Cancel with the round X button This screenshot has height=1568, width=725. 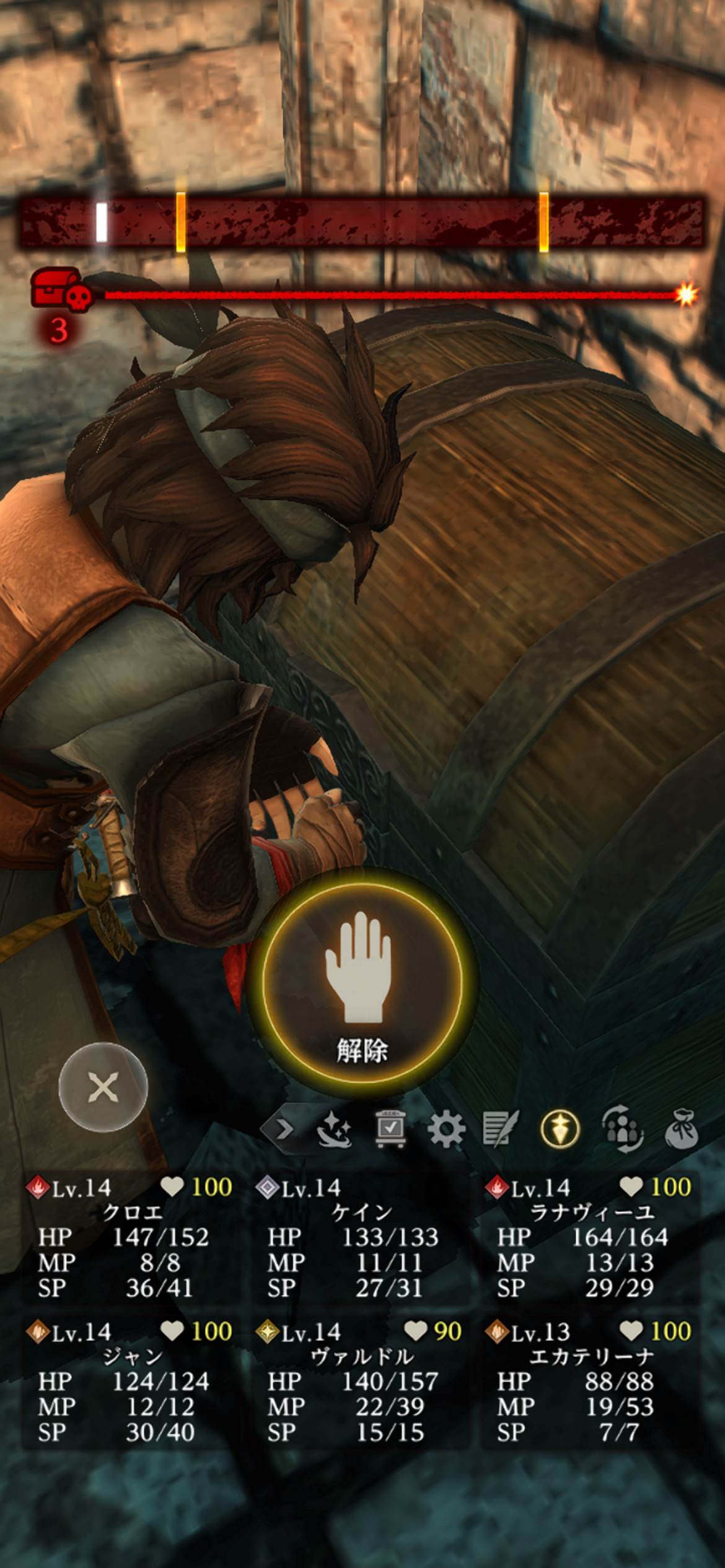click(x=103, y=1087)
